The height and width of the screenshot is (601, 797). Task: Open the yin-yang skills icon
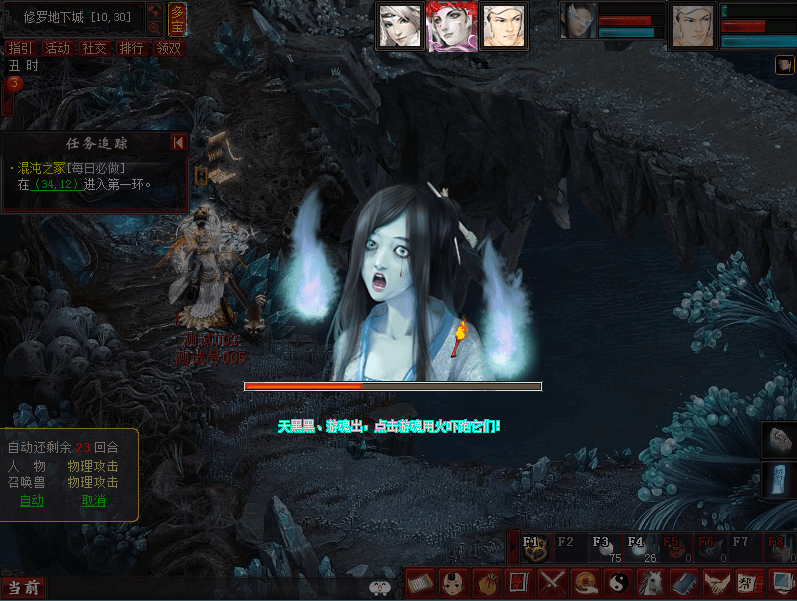tap(620, 582)
